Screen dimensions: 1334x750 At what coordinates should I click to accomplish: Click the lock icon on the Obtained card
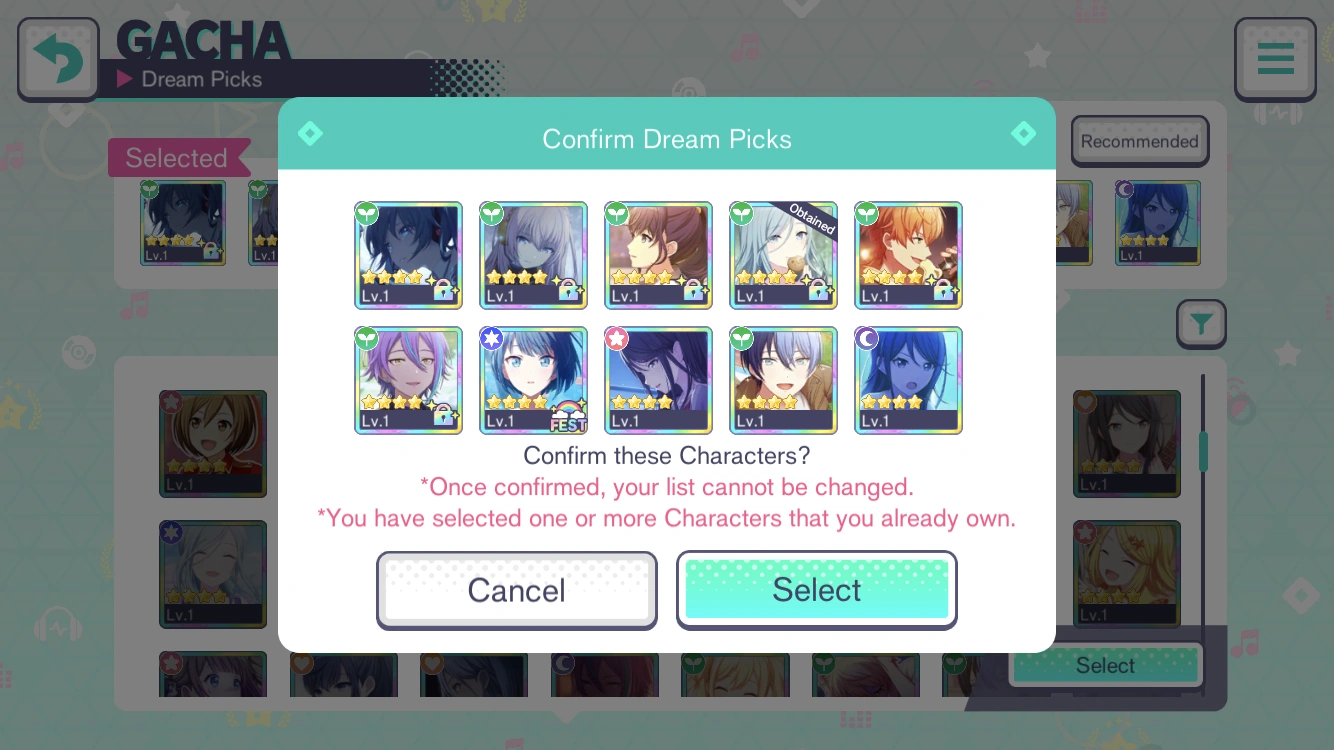coord(819,290)
